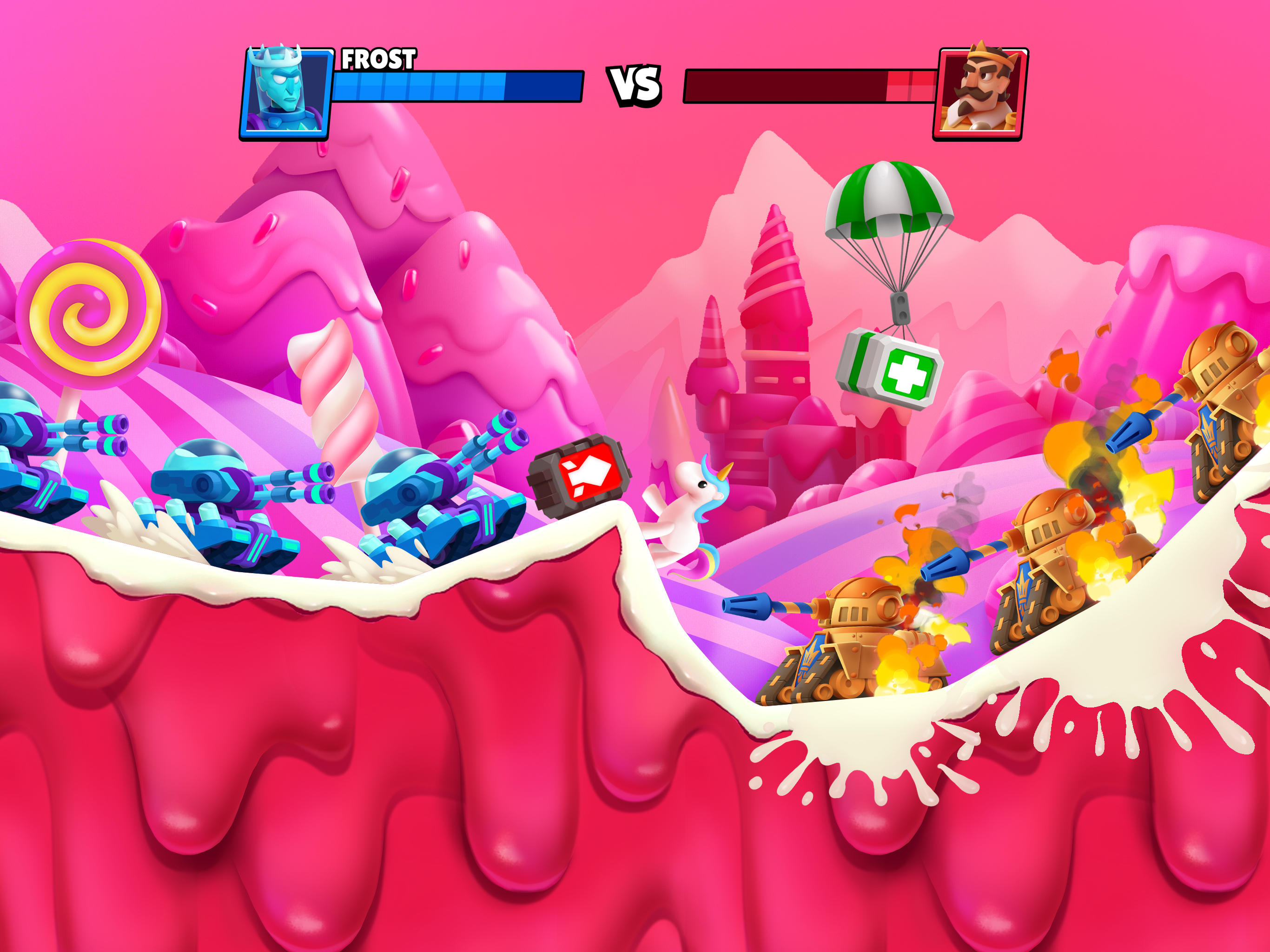Click the VS emblem between health bars
The width and height of the screenshot is (1270, 952).
pyautogui.click(x=635, y=85)
